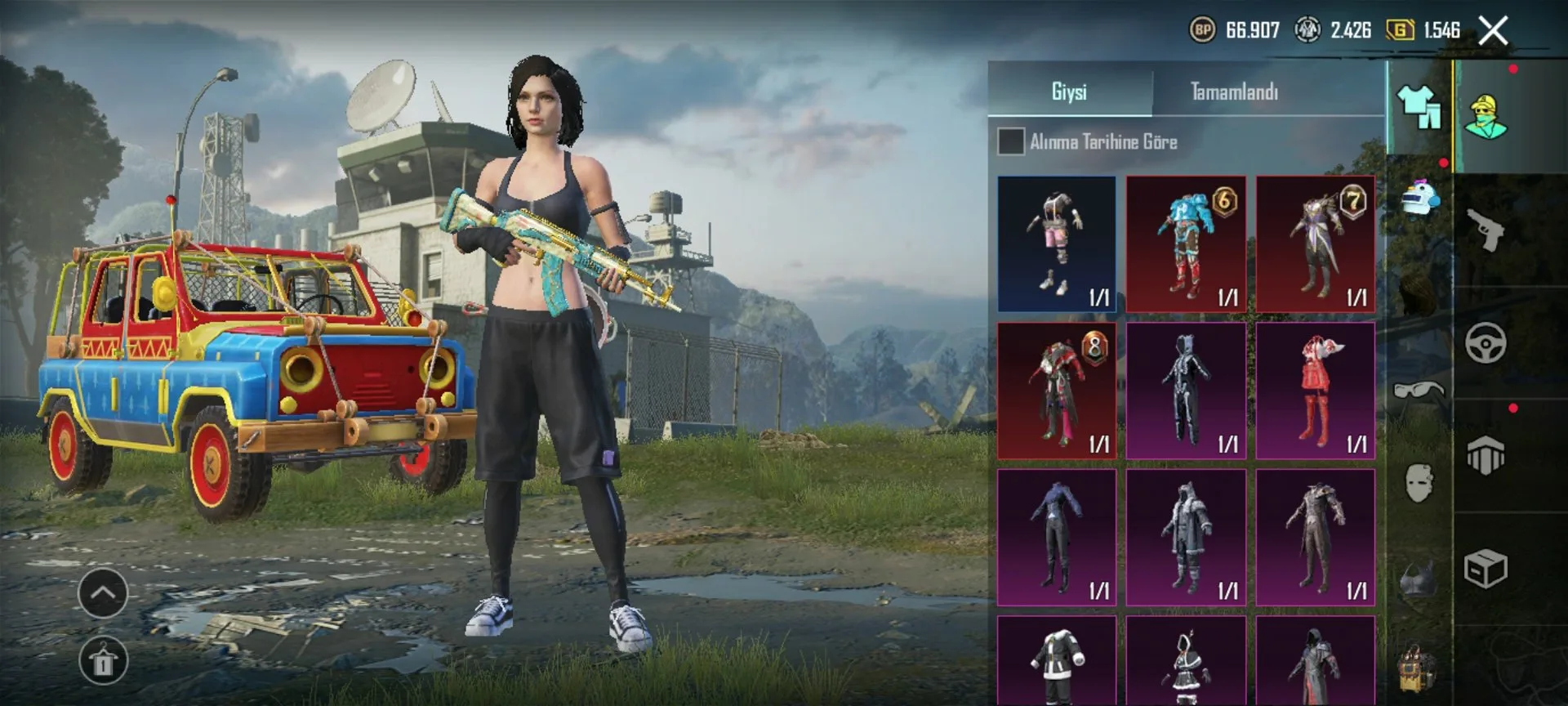Pick the level 8 red coat outfit

click(1056, 391)
